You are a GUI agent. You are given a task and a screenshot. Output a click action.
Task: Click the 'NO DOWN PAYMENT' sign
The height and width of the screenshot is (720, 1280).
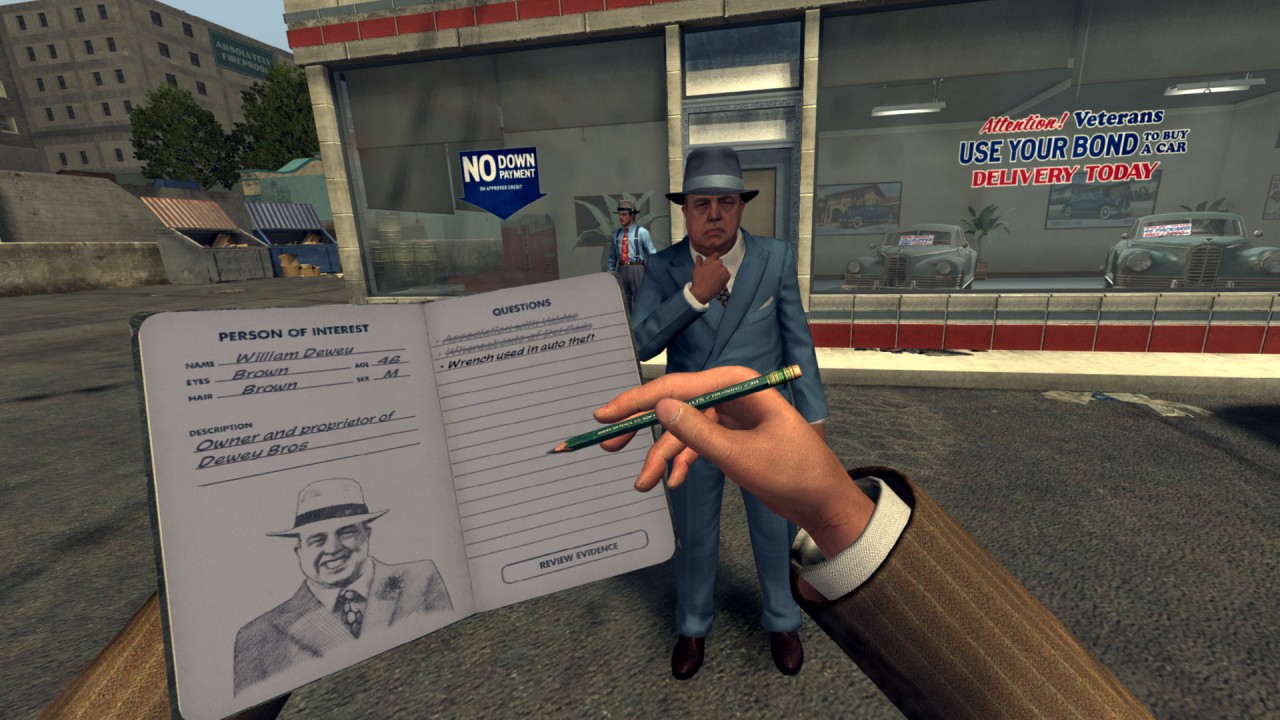pyautogui.click(x=501, y=170)
